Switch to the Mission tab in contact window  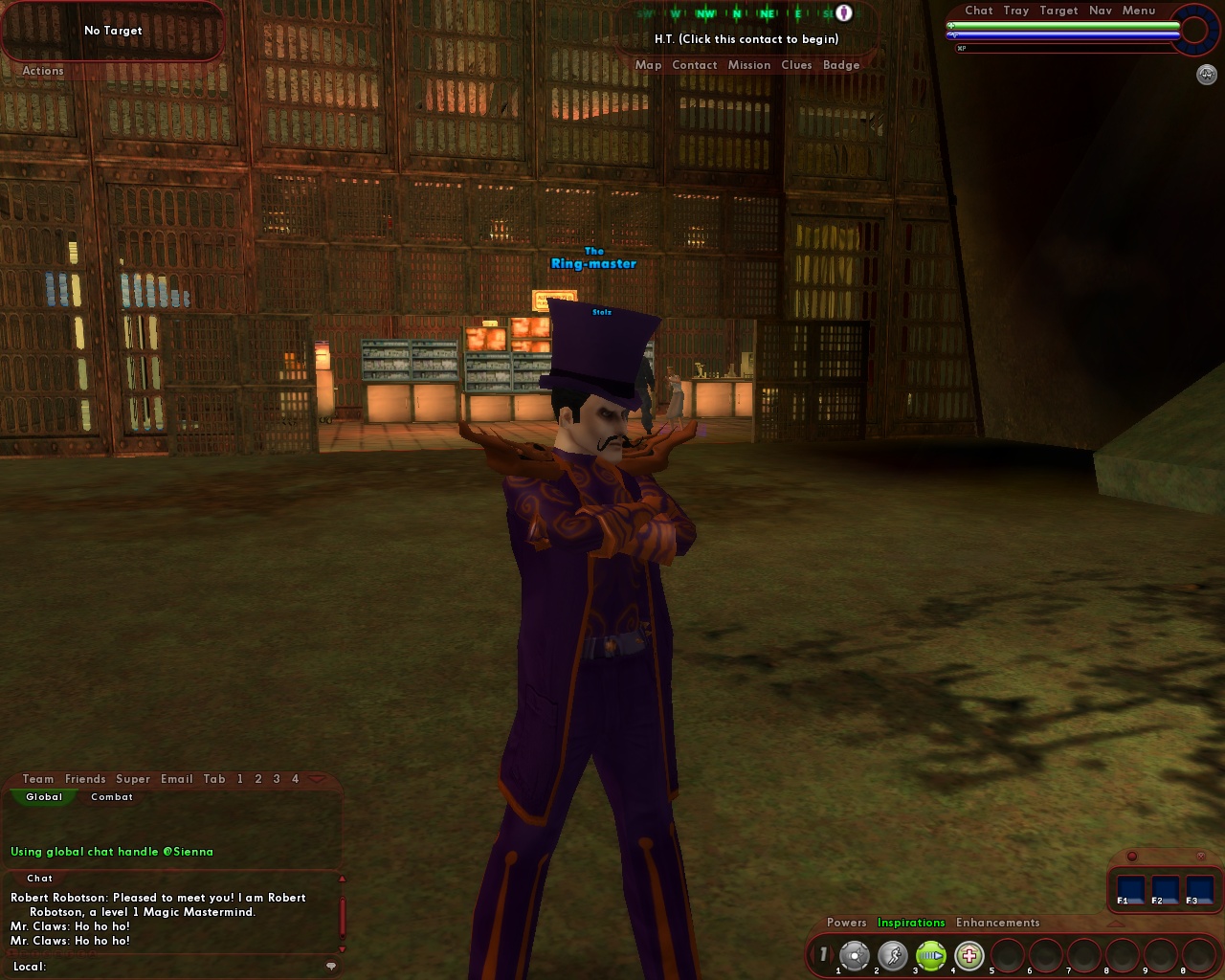coord(749,64)
